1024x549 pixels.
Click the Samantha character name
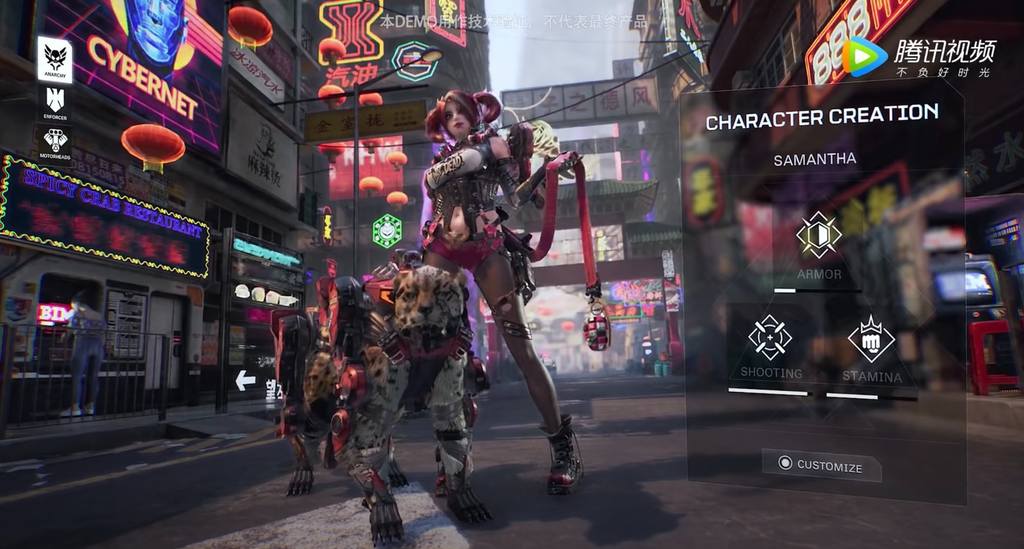click(x=814, y=160)
